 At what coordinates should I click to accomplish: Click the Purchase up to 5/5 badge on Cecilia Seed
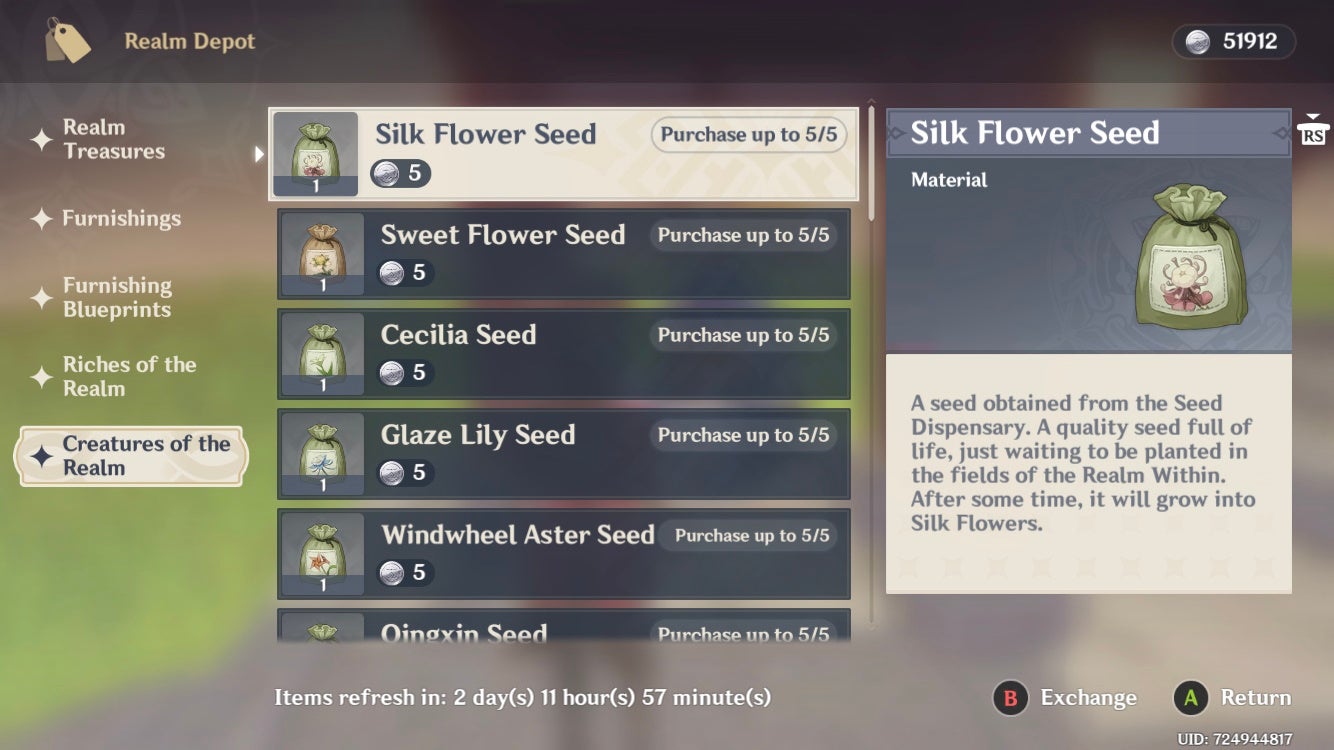click(742, 335)
